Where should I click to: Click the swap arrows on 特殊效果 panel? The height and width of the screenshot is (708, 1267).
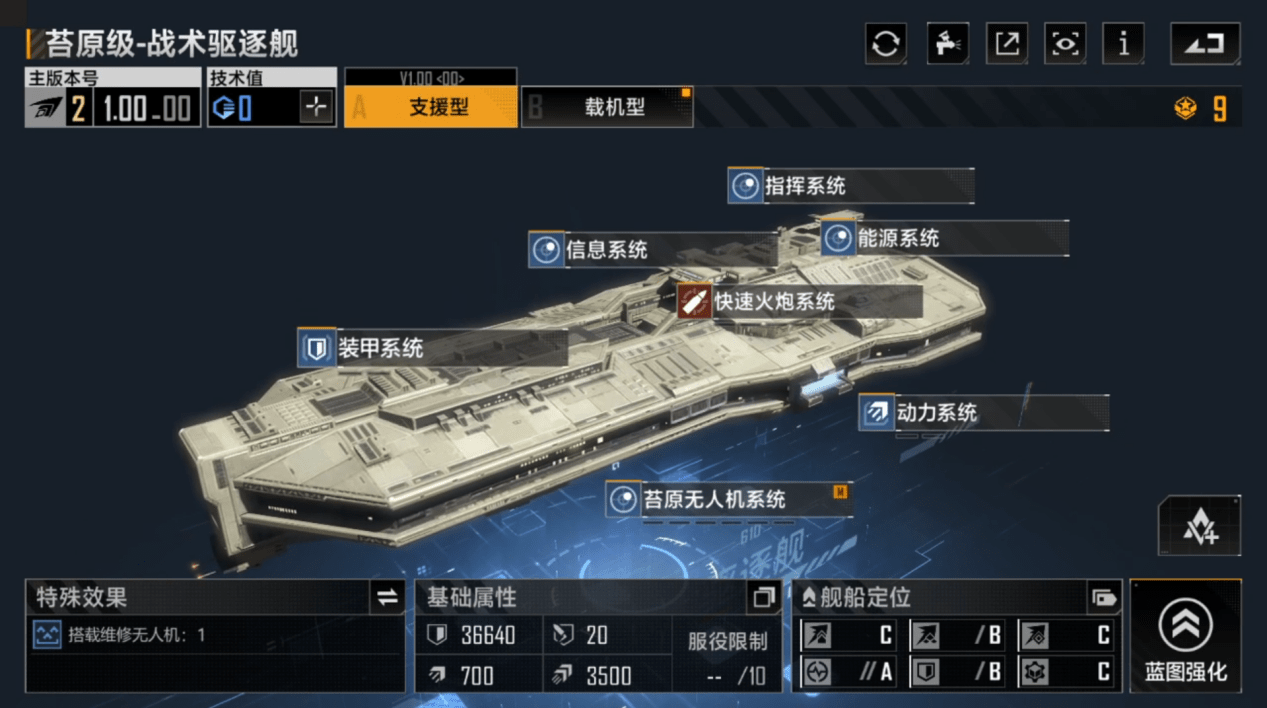point(387,598)
